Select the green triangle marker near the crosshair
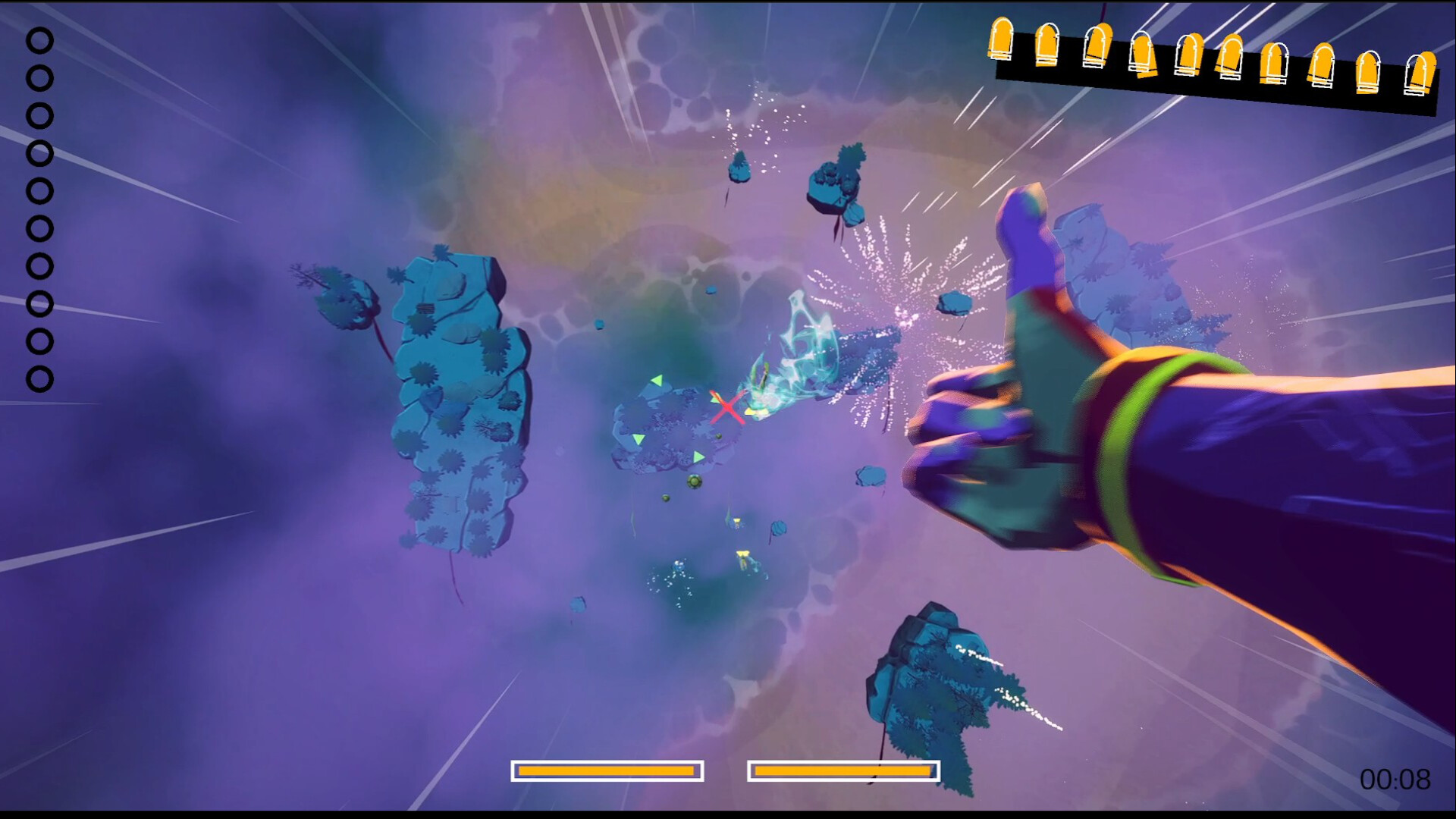 pos(714,400)
